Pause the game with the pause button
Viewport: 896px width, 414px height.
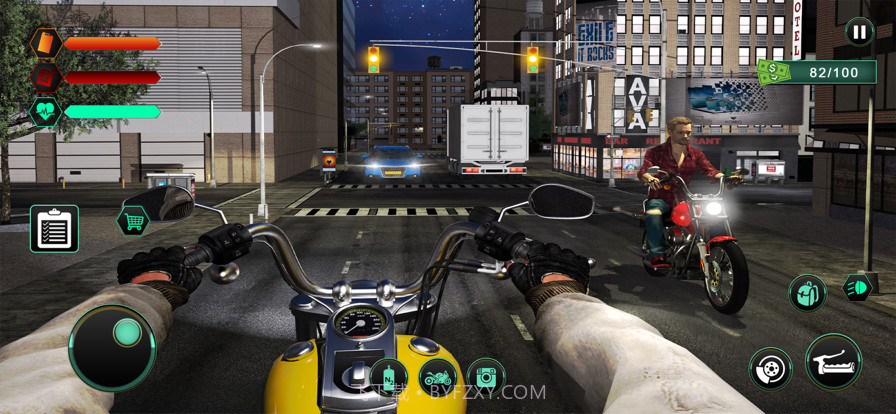[x=859, y=32]
